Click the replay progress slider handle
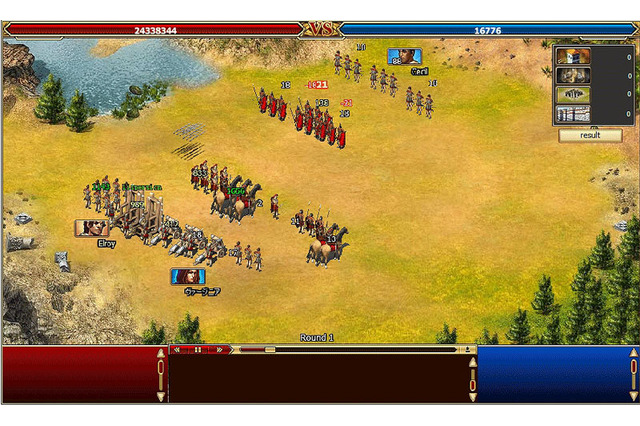 (x=270, y=350)
